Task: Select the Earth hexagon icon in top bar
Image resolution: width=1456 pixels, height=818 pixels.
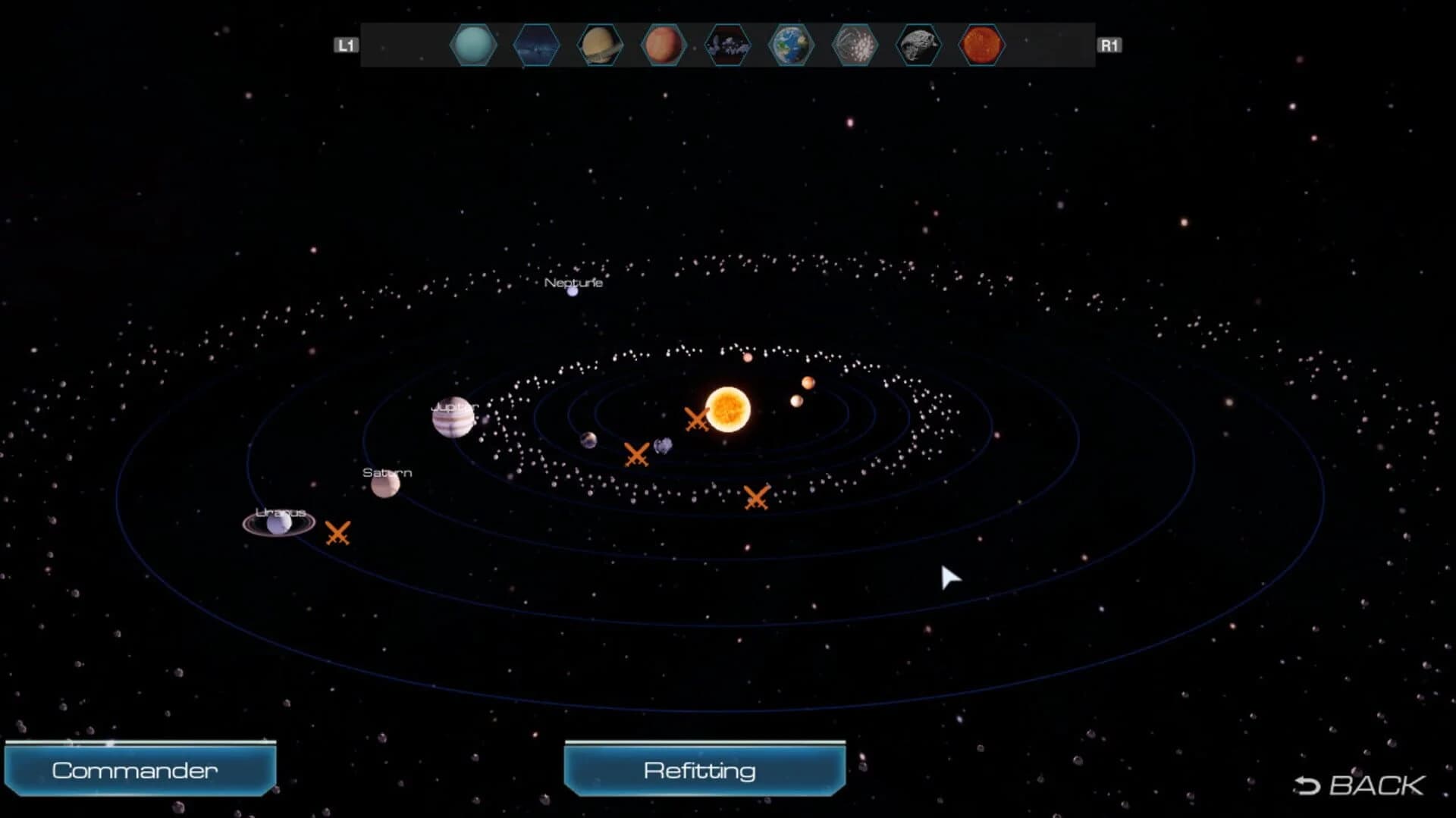Action: [x=791, y=45]
